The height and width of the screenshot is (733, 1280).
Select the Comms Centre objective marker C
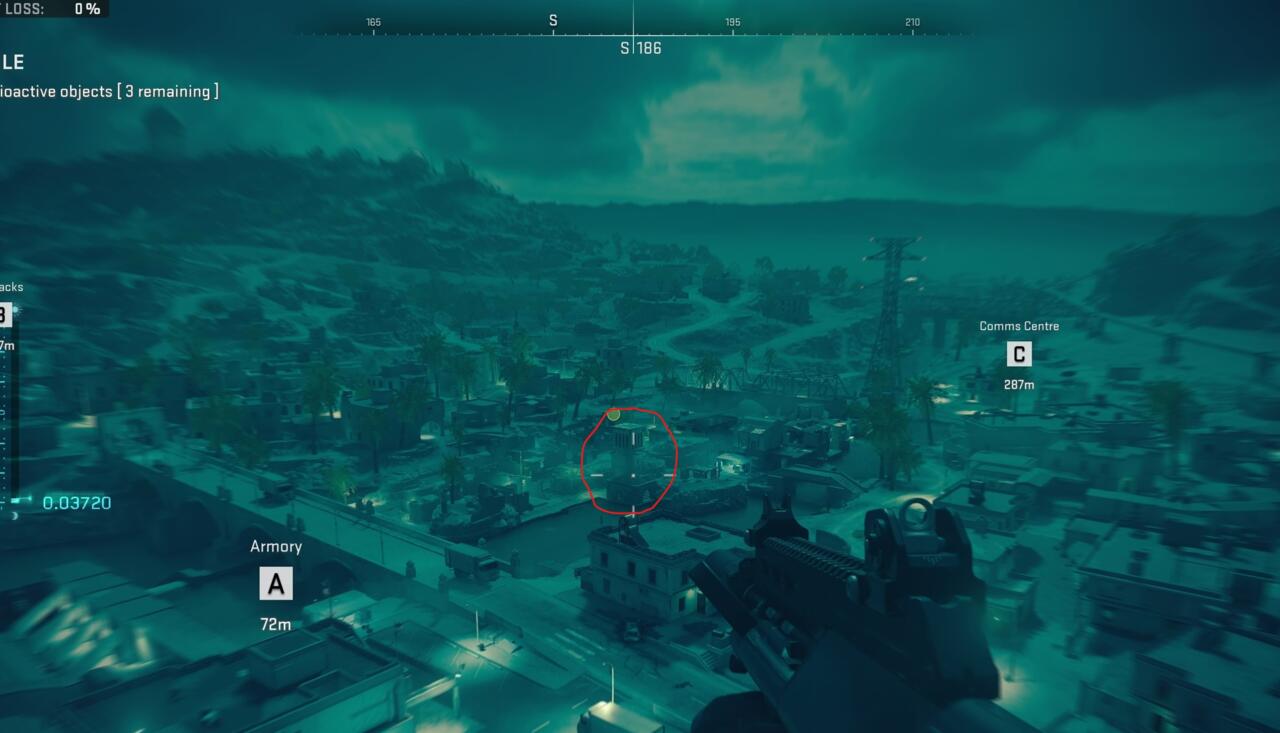point(1018,353)
